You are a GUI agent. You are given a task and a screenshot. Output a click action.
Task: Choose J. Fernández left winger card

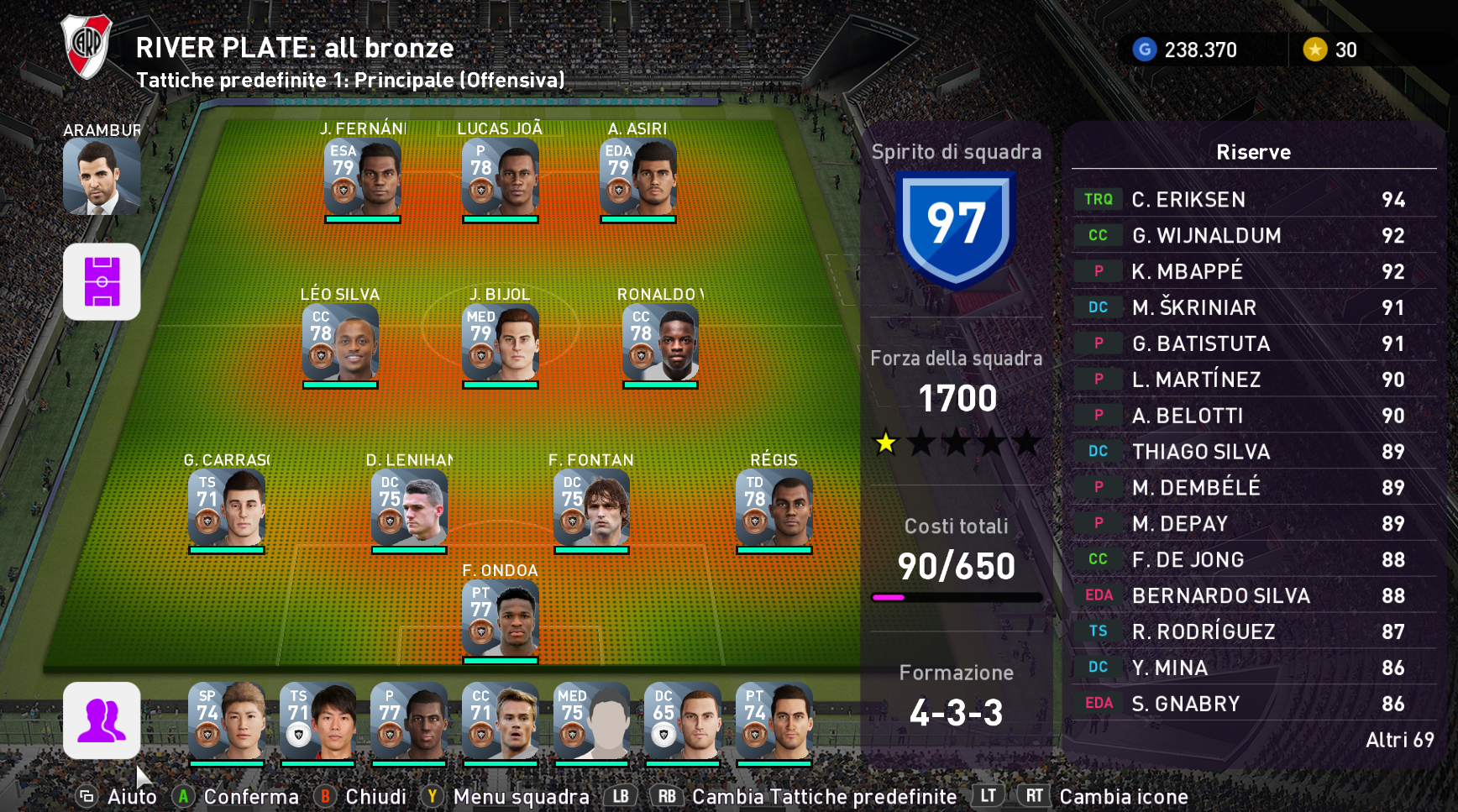coord(362,178)
